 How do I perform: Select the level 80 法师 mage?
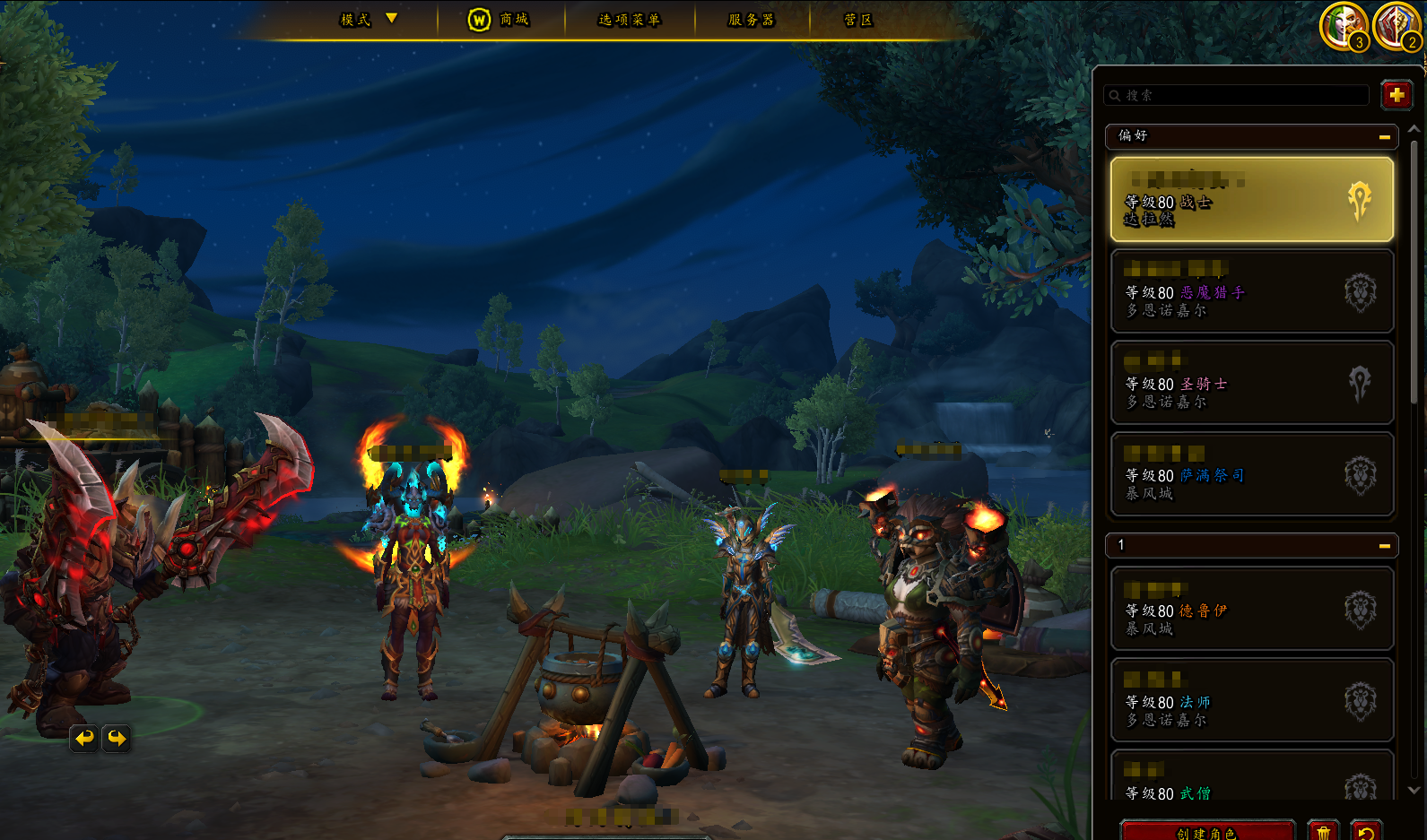[x=1251, y=701]
